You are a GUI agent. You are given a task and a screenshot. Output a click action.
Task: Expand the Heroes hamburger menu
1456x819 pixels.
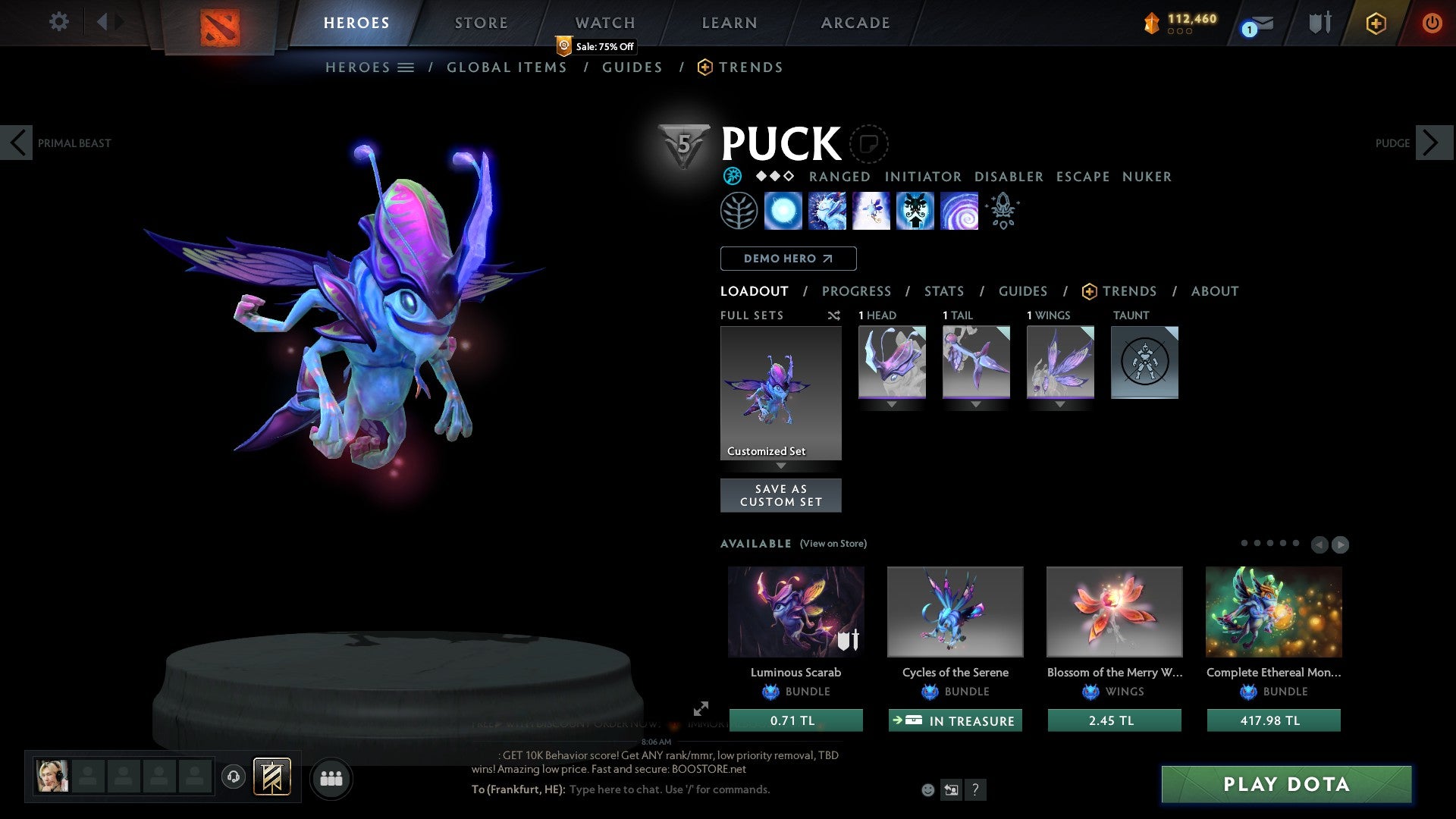(407, 67)
